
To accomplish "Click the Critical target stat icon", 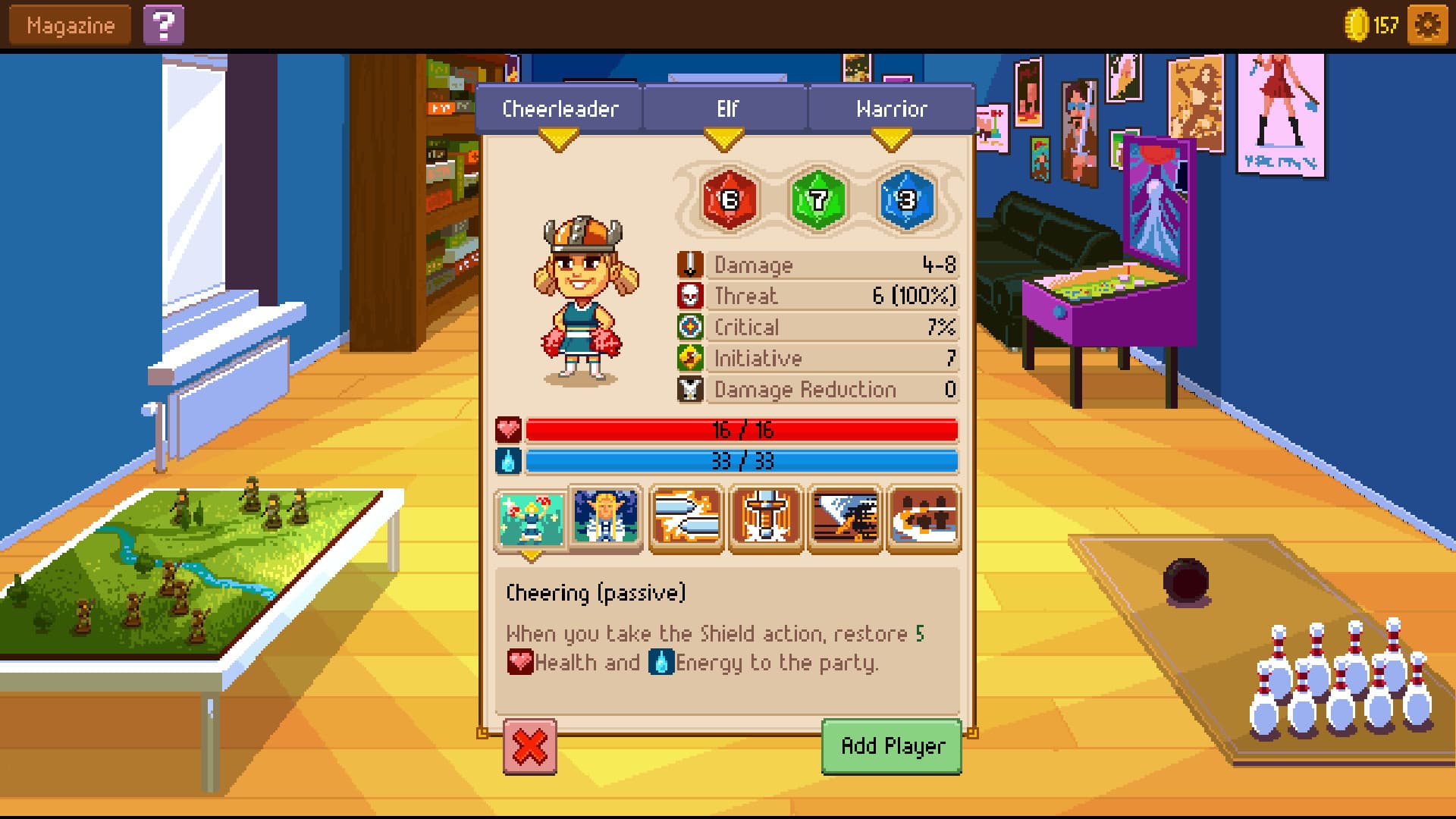I will [691, 327].
